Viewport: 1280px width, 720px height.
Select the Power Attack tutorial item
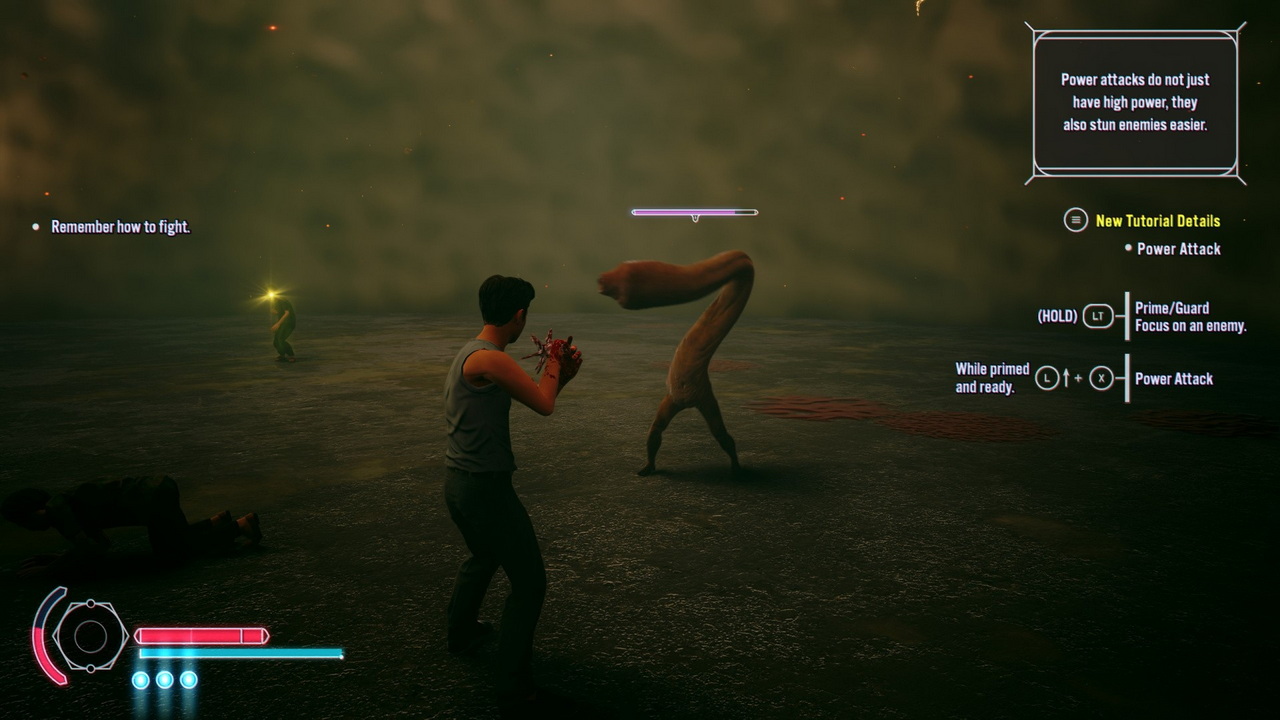(1178, 249)
